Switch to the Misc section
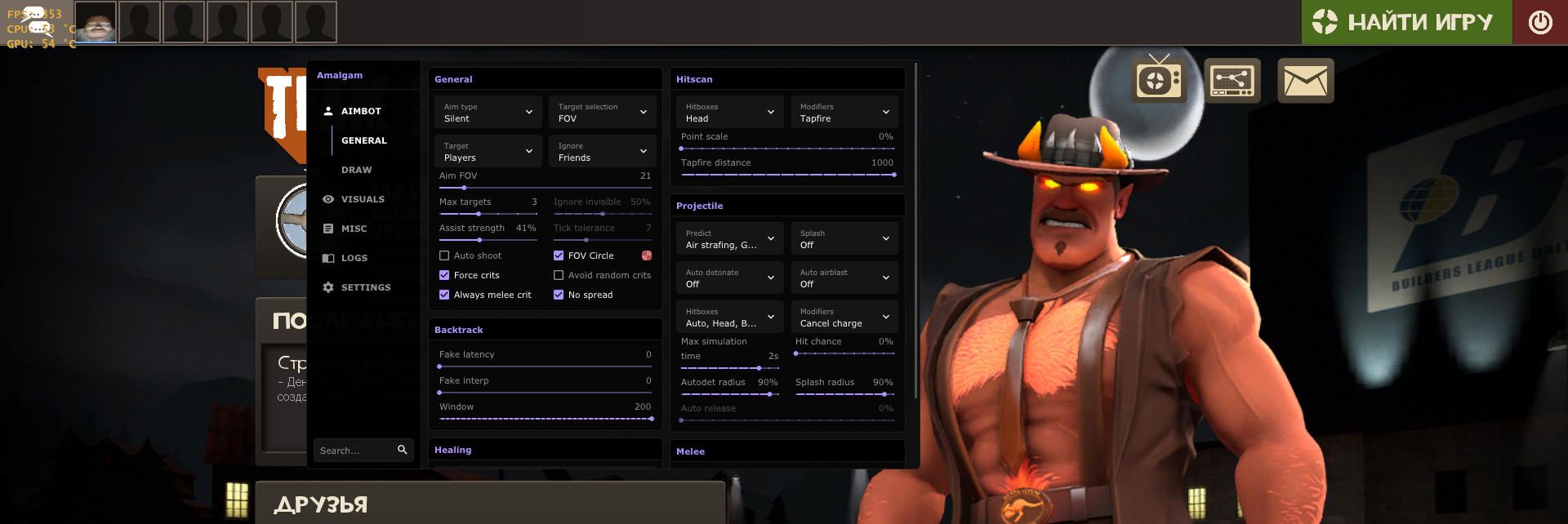Image resolution: width=1568 pixels, height=524 pixels. click(354, 229)
